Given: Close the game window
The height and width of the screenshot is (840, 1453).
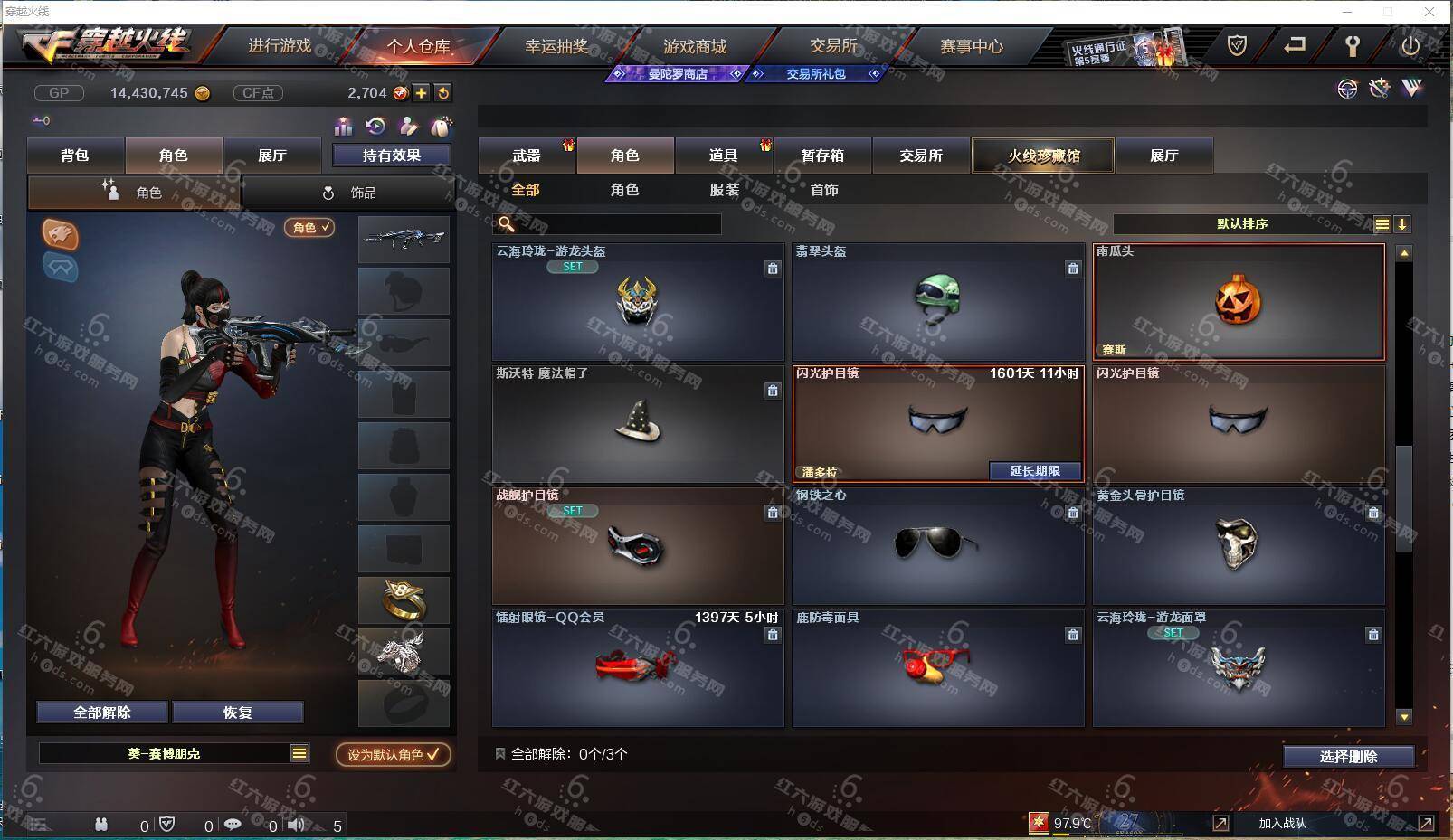Looking at the screenshot, I should (x=1429, y=12).
